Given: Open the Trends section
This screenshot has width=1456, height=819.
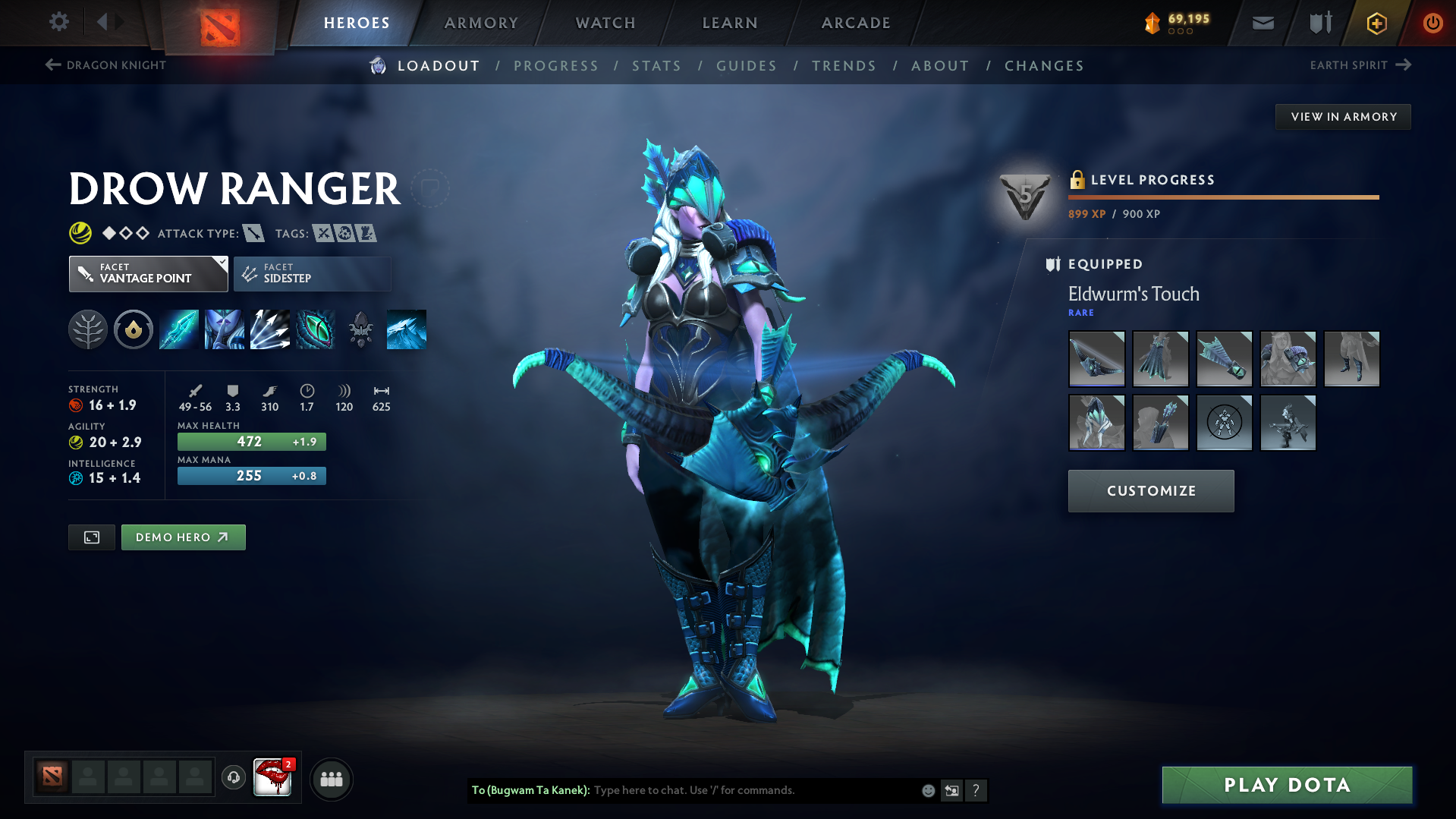Looking at the screenshot, I should point(844,66).
